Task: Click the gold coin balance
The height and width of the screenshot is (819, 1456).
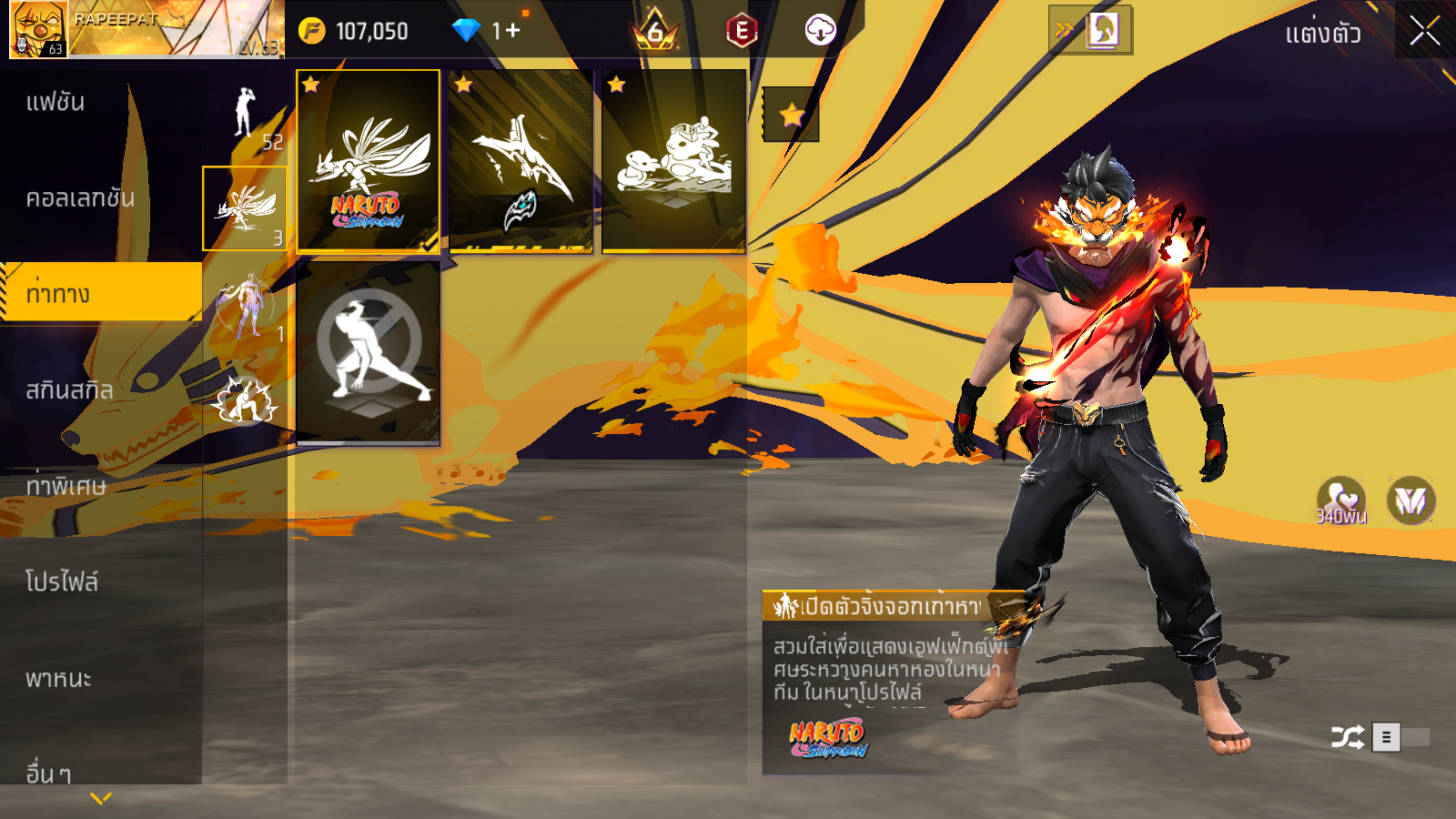Action: click(x=355, y=31)
